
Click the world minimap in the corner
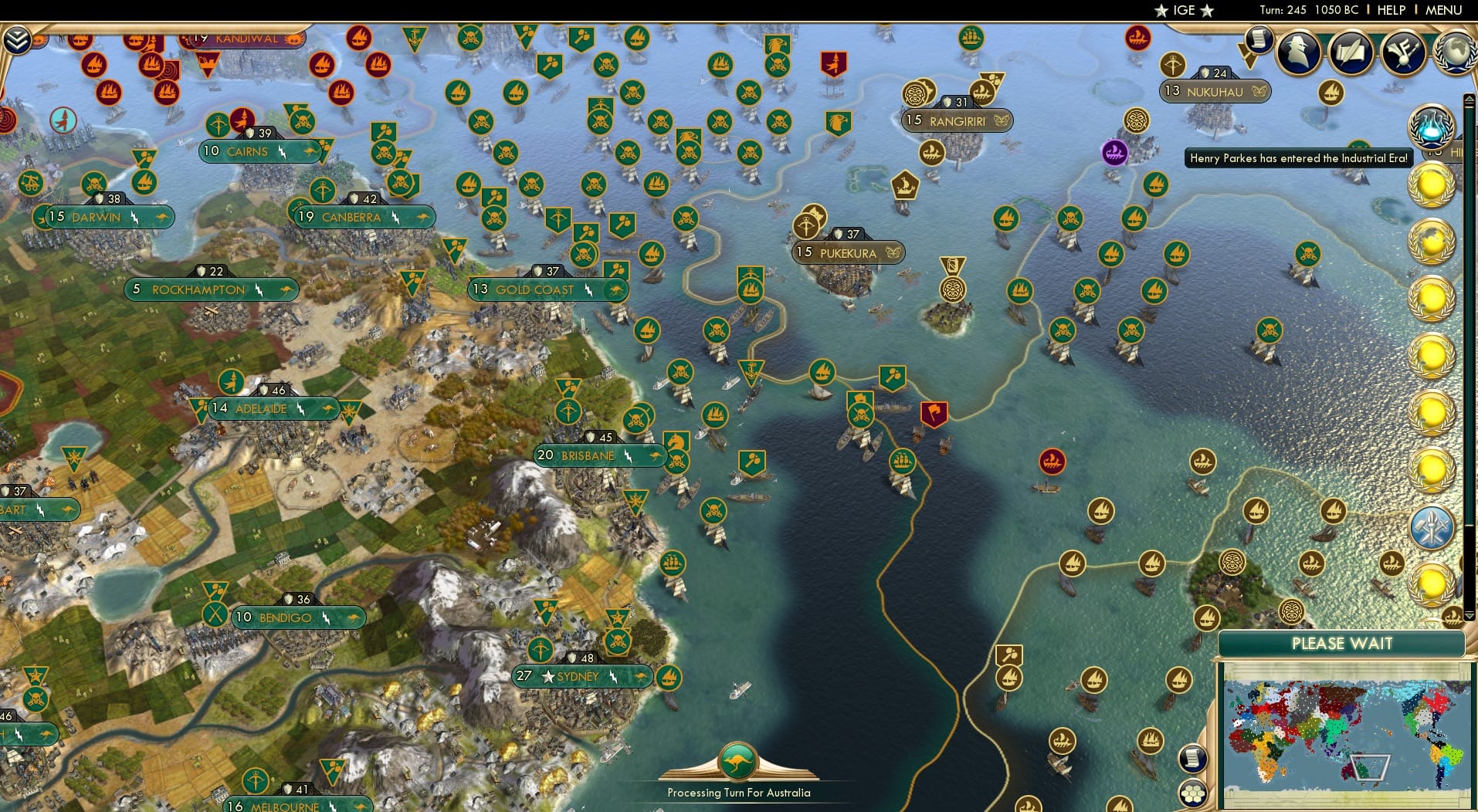pyautogui.click(x=1347, y=737)
